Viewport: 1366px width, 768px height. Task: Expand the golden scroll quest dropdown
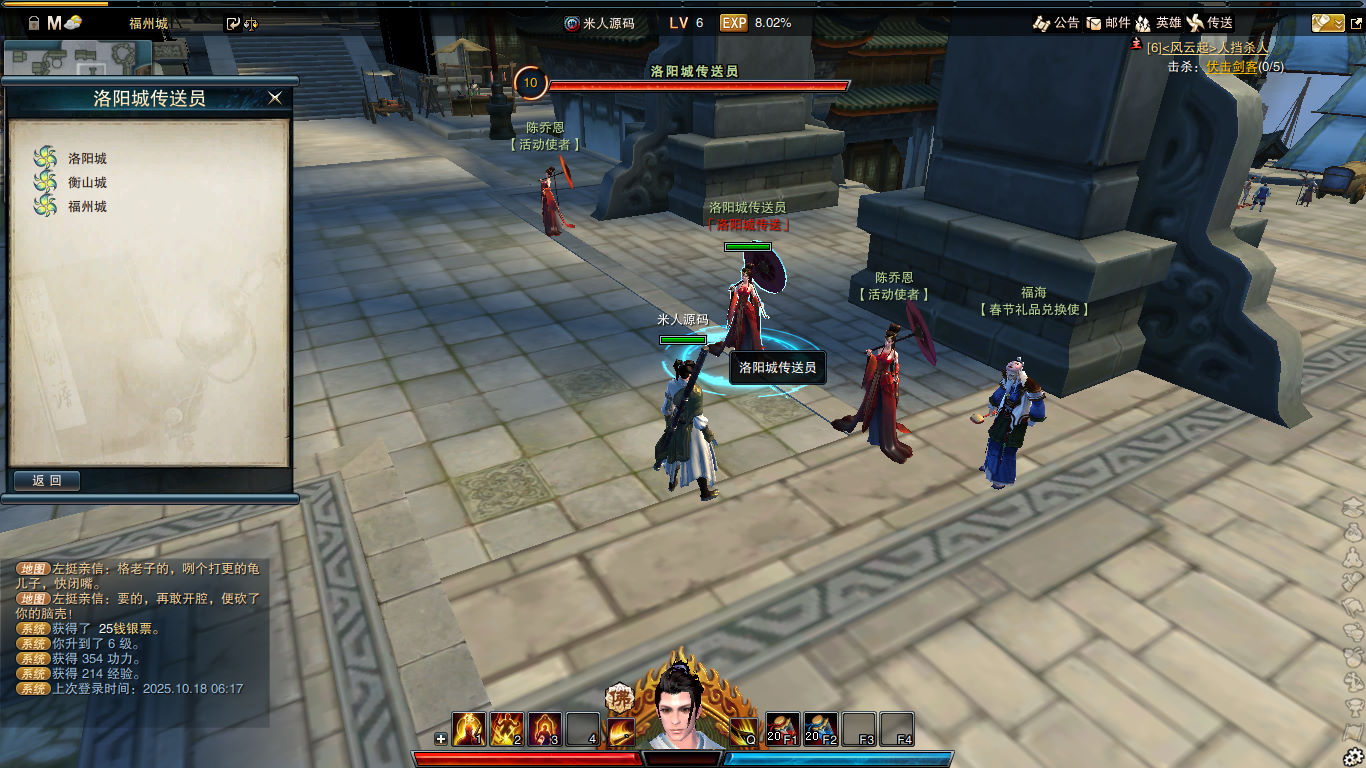(x=1327, y=22)
